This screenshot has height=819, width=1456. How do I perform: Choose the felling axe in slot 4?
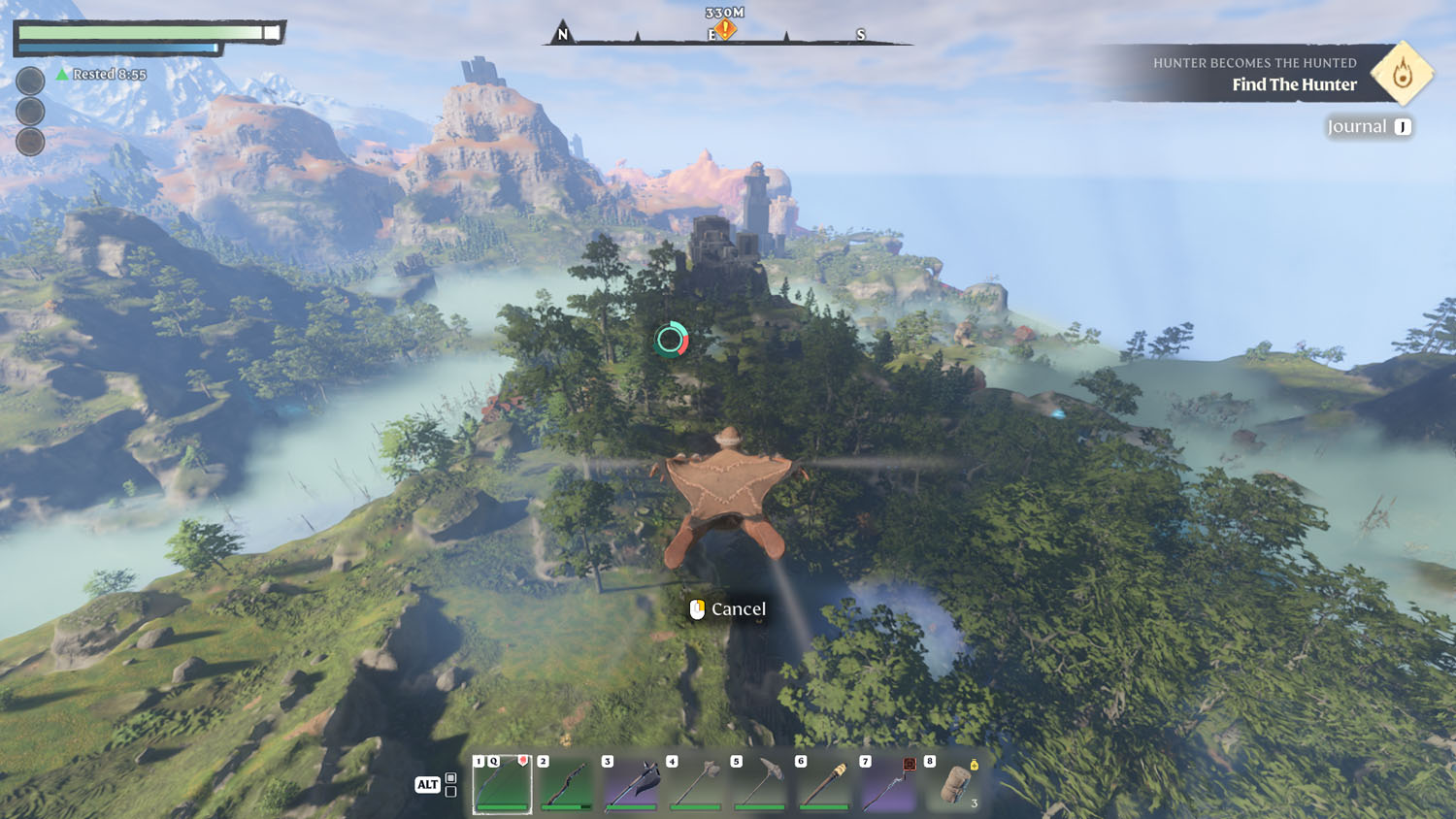pos(695,784)
